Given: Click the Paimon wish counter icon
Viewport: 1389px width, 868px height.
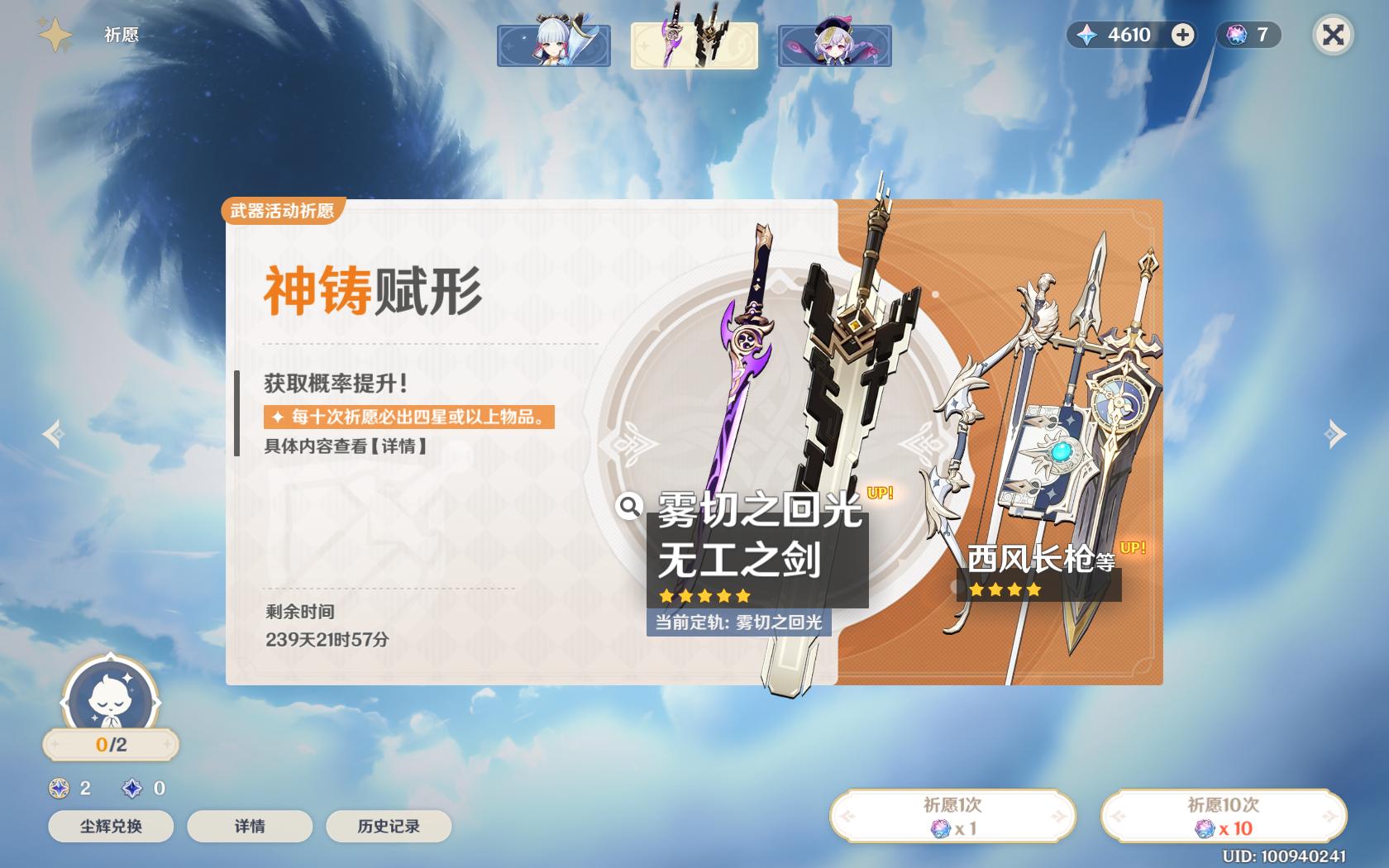Looking at the screenshot, I should (110, 701).
